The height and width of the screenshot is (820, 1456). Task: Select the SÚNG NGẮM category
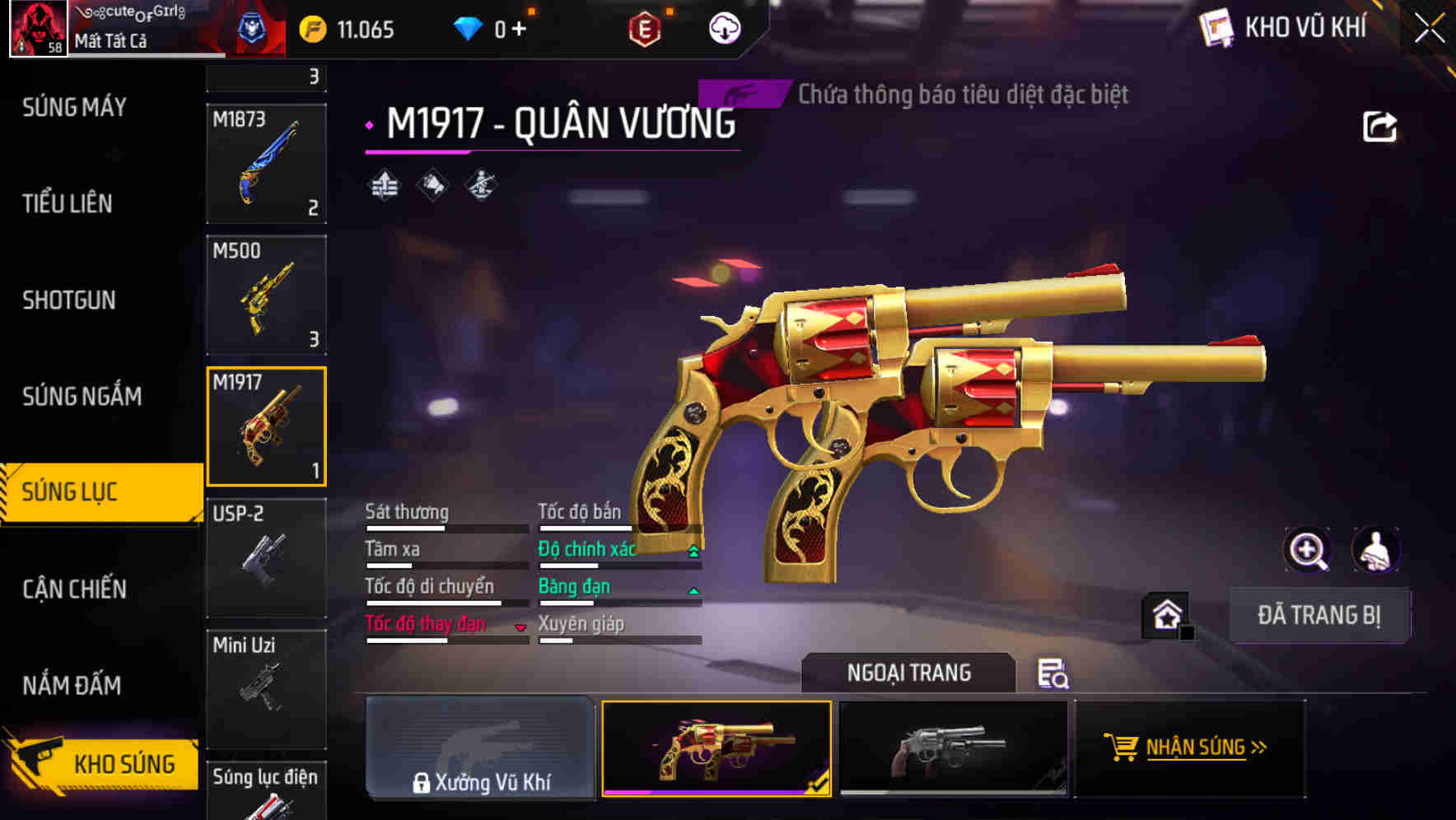pos(80,396)
